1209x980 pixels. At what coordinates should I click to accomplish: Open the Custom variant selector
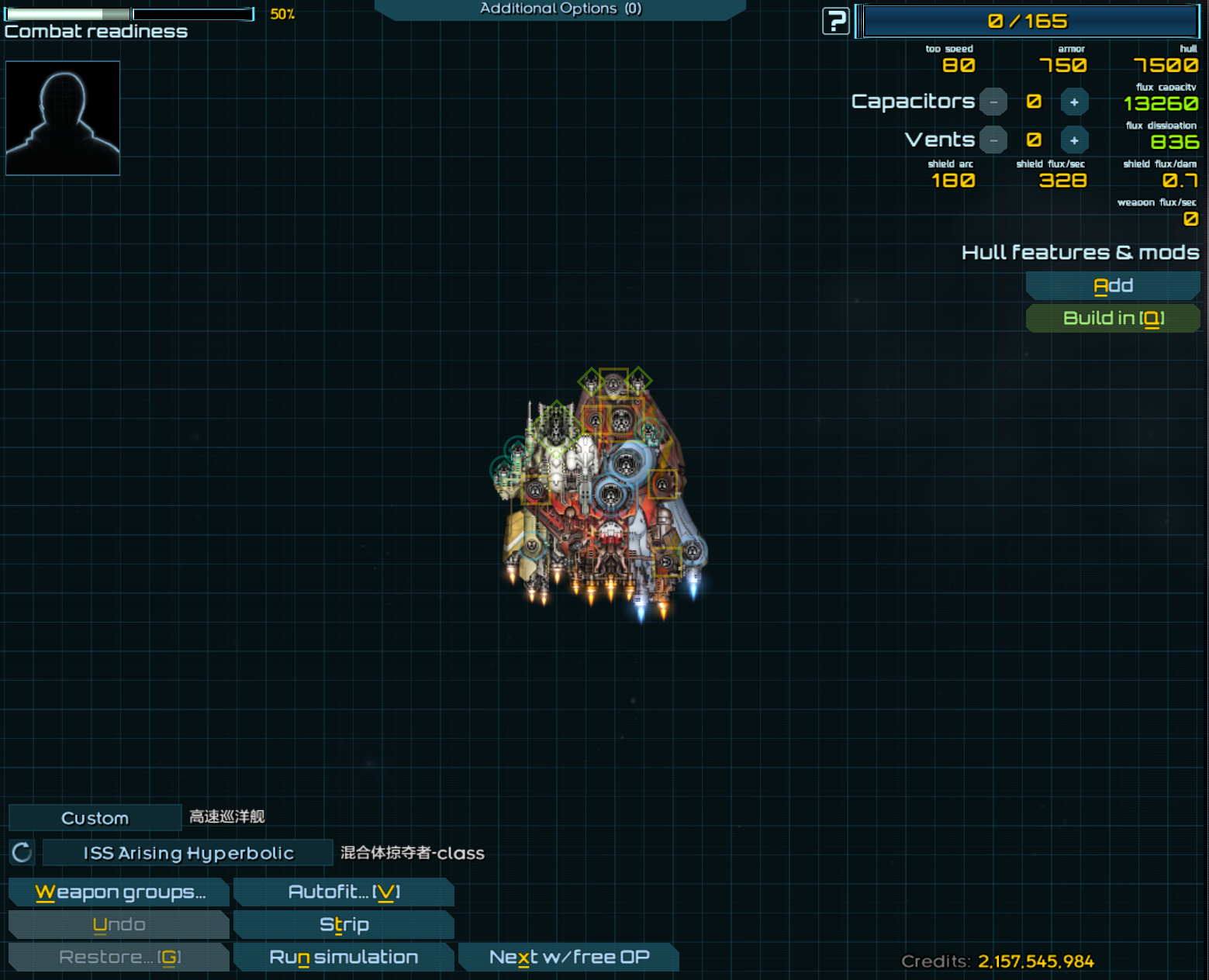click(95, 818)
